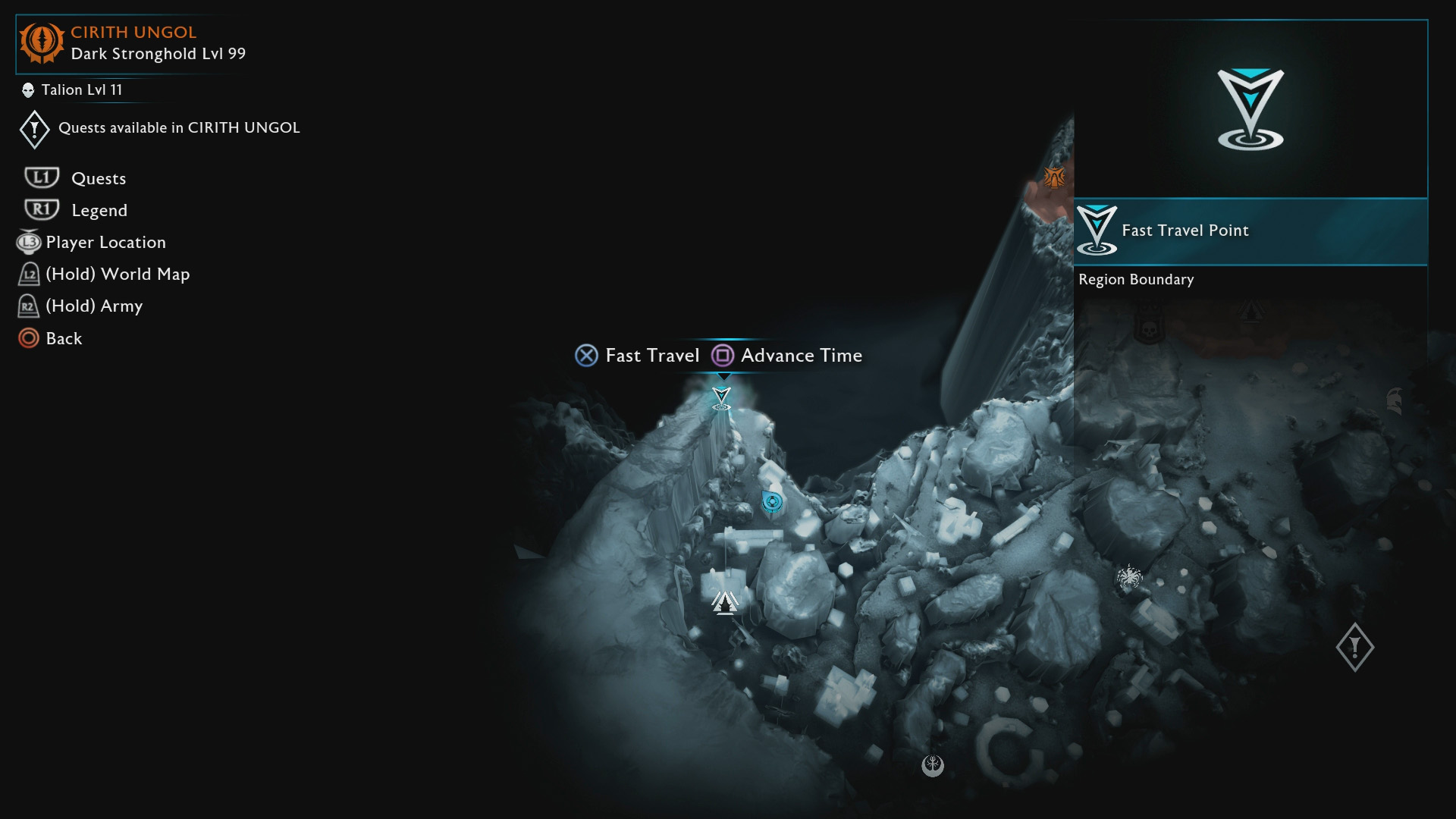1456x819 pixels.
Task: Show the map Legend
Action: (99, 211)
